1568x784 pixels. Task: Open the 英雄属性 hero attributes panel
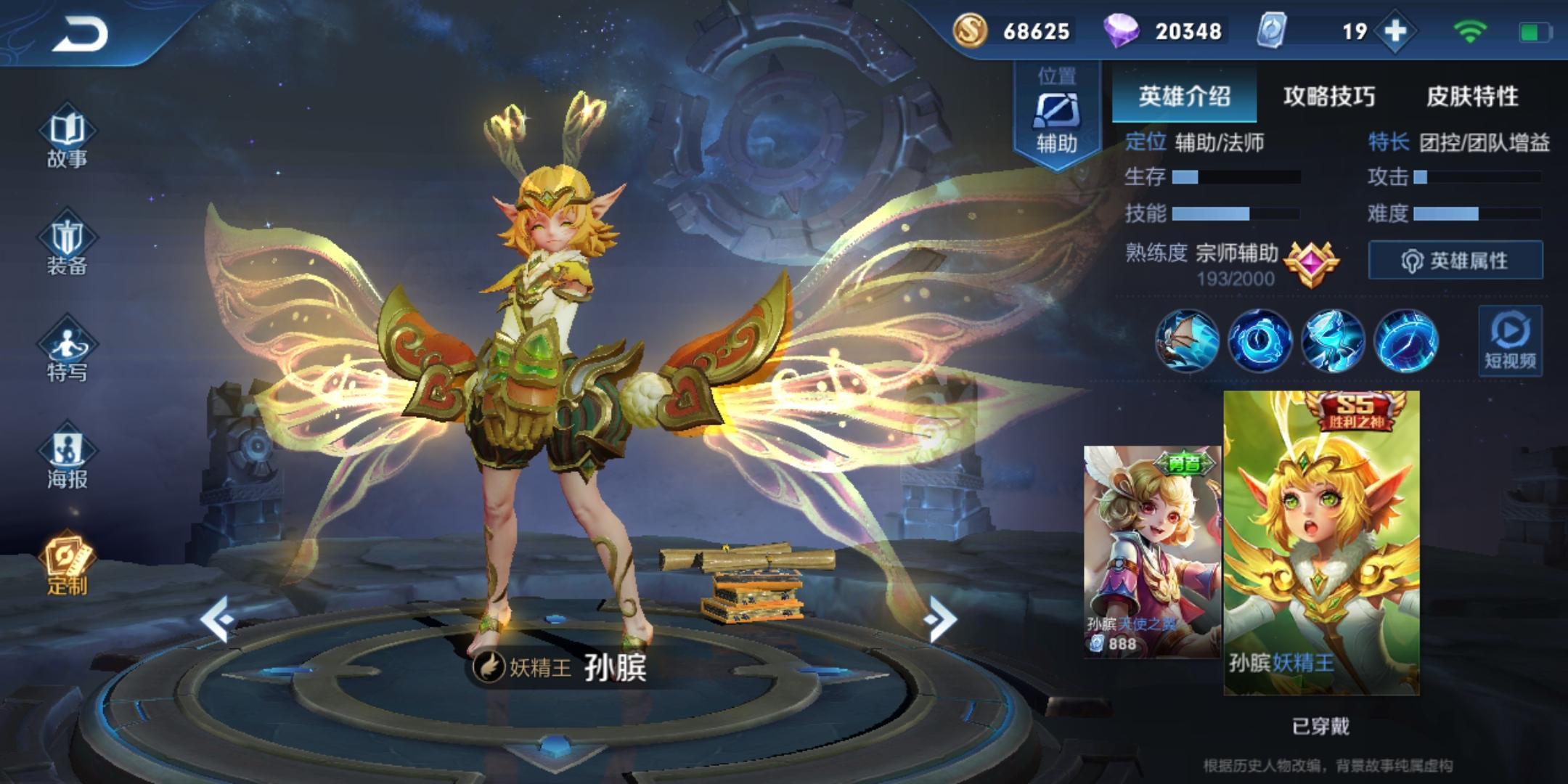[1455, 260]
